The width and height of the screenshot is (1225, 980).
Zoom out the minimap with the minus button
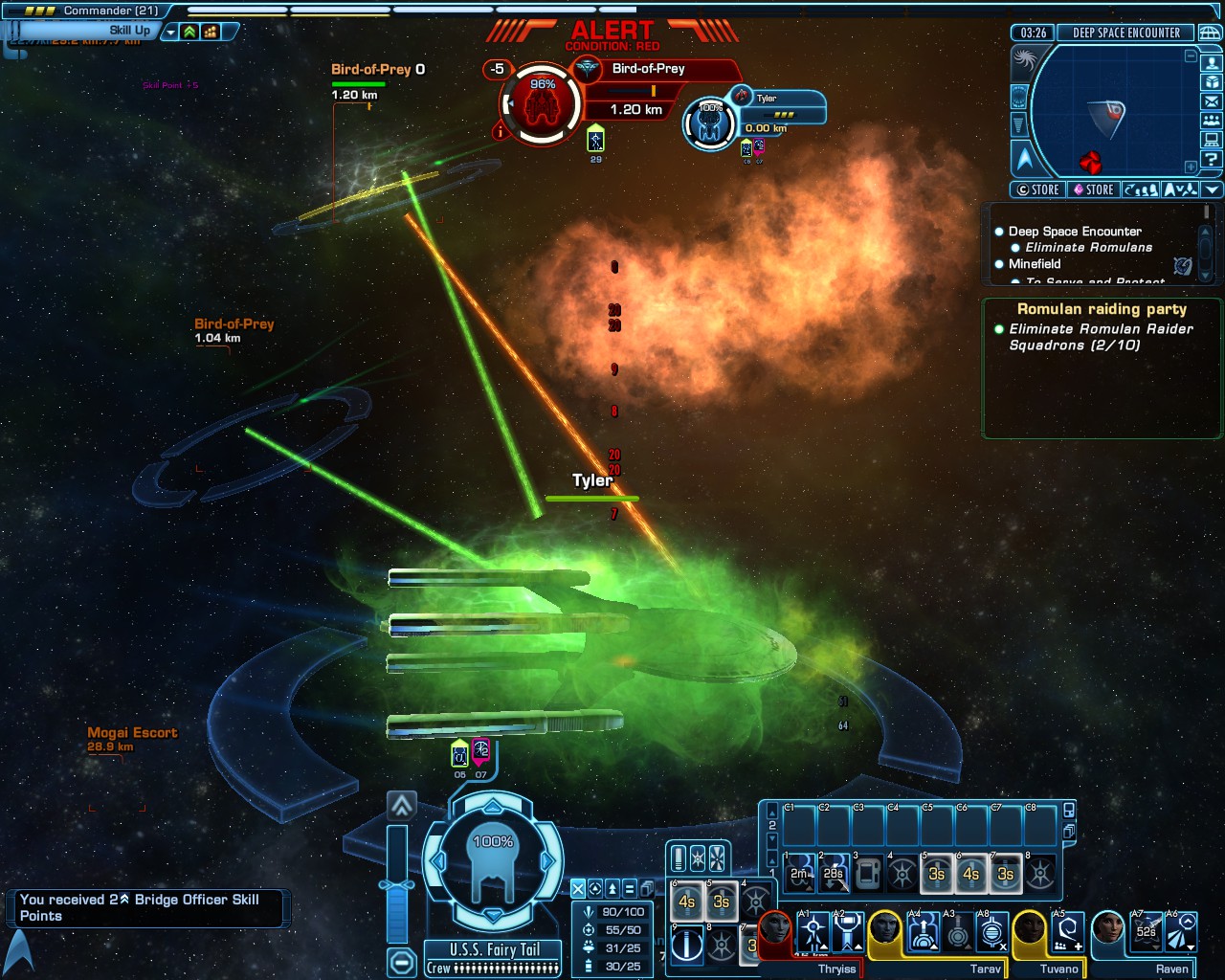point(1191,56)
